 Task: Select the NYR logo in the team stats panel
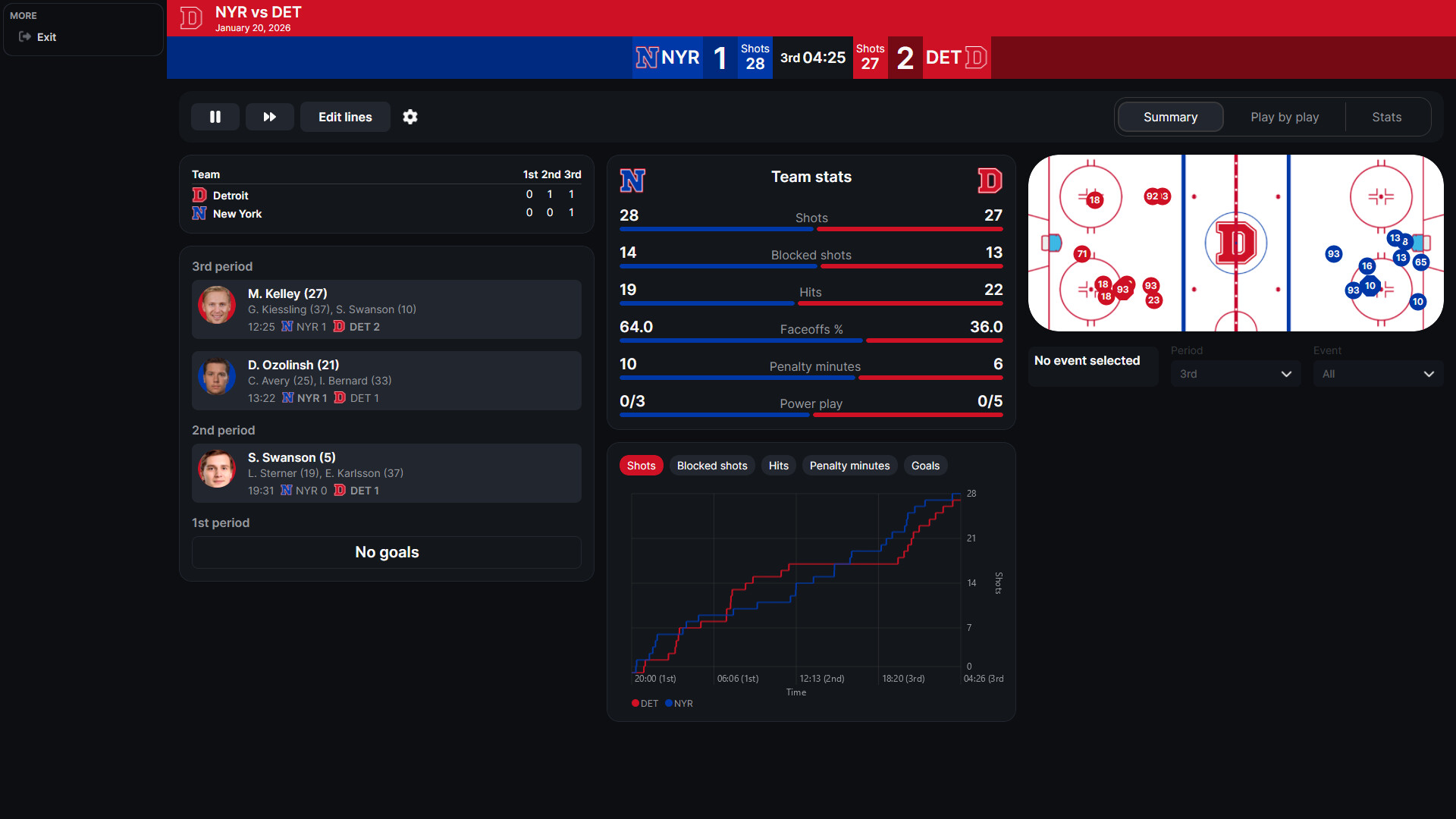pos(632,180)
